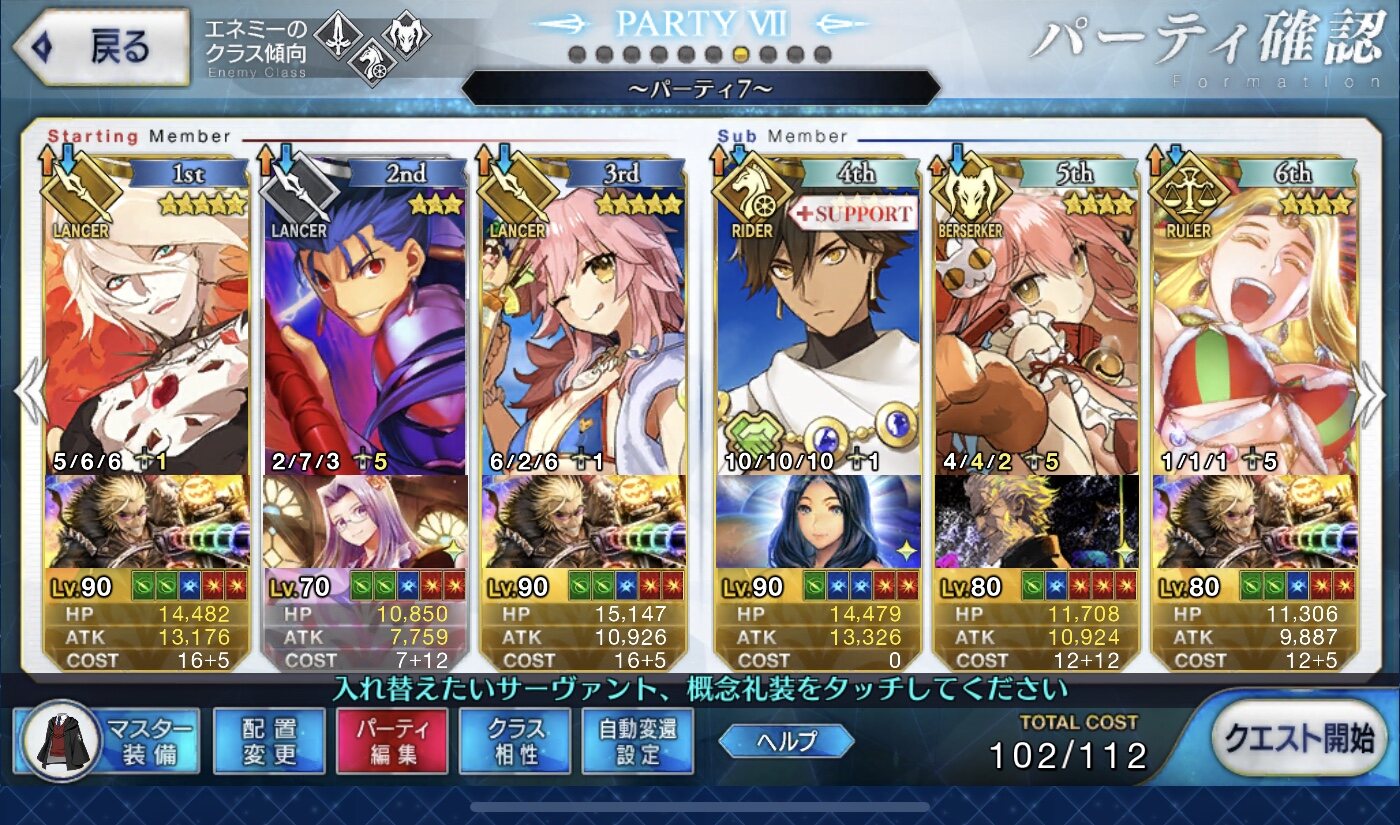The width and height of the screenshot is (1400, 825).
Task: Show the クラス相性 class affinity chart
Action: [x=516, y=741]
